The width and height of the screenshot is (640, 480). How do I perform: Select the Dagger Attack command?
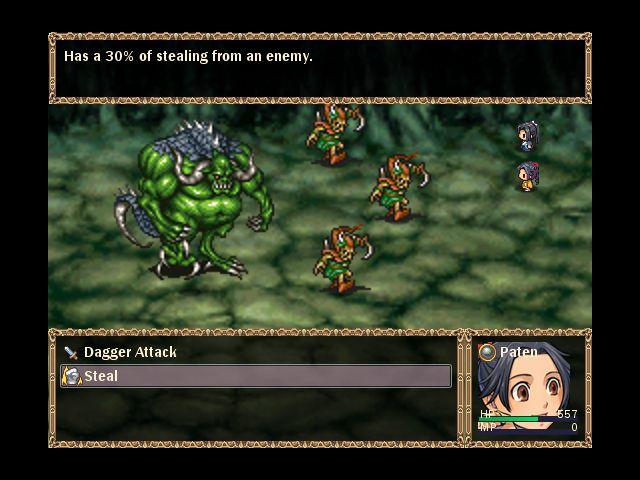(130, 352)
